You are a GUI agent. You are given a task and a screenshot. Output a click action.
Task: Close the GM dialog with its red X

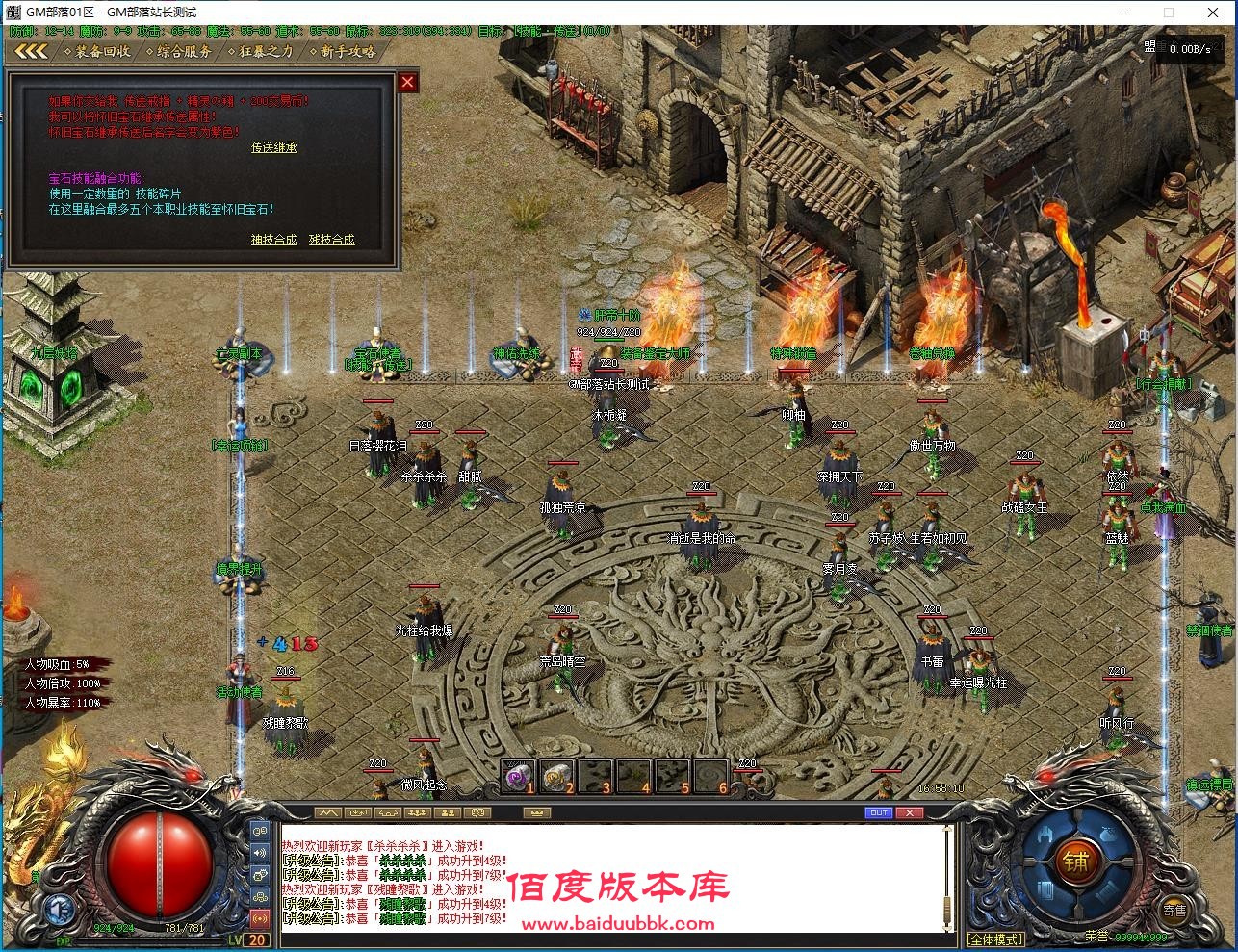pyautogui.click(x=406, y=82)
